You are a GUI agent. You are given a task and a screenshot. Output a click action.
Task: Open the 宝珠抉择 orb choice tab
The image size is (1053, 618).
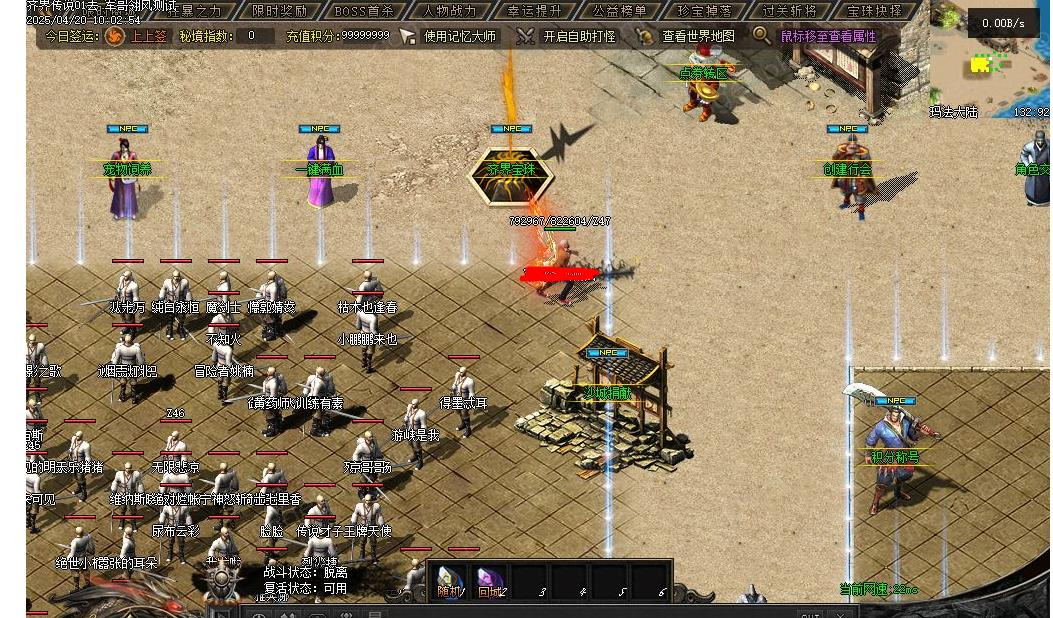click(874, 11)
